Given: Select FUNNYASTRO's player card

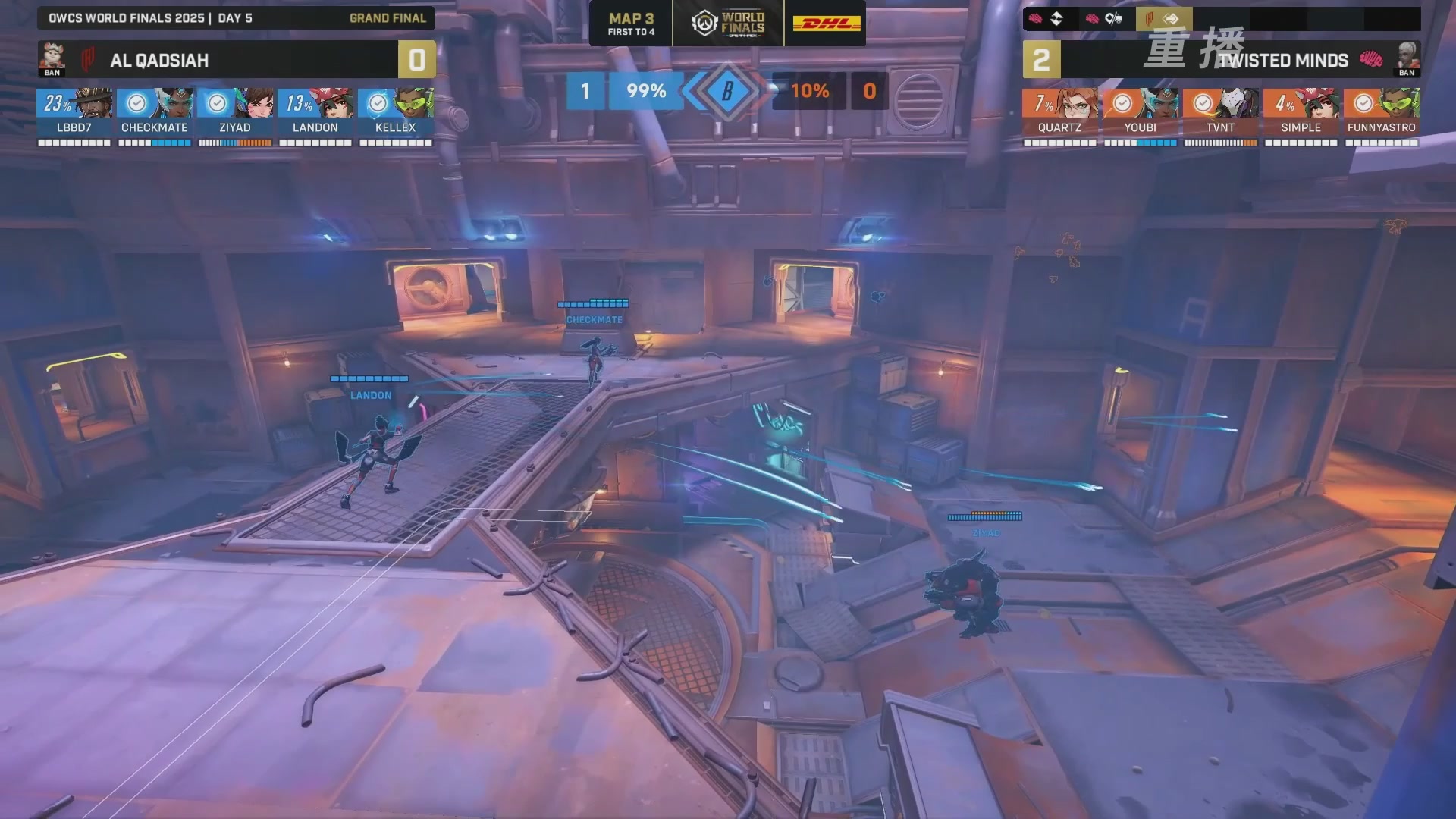Looking at the screenshot, I should coord(1381,112).
